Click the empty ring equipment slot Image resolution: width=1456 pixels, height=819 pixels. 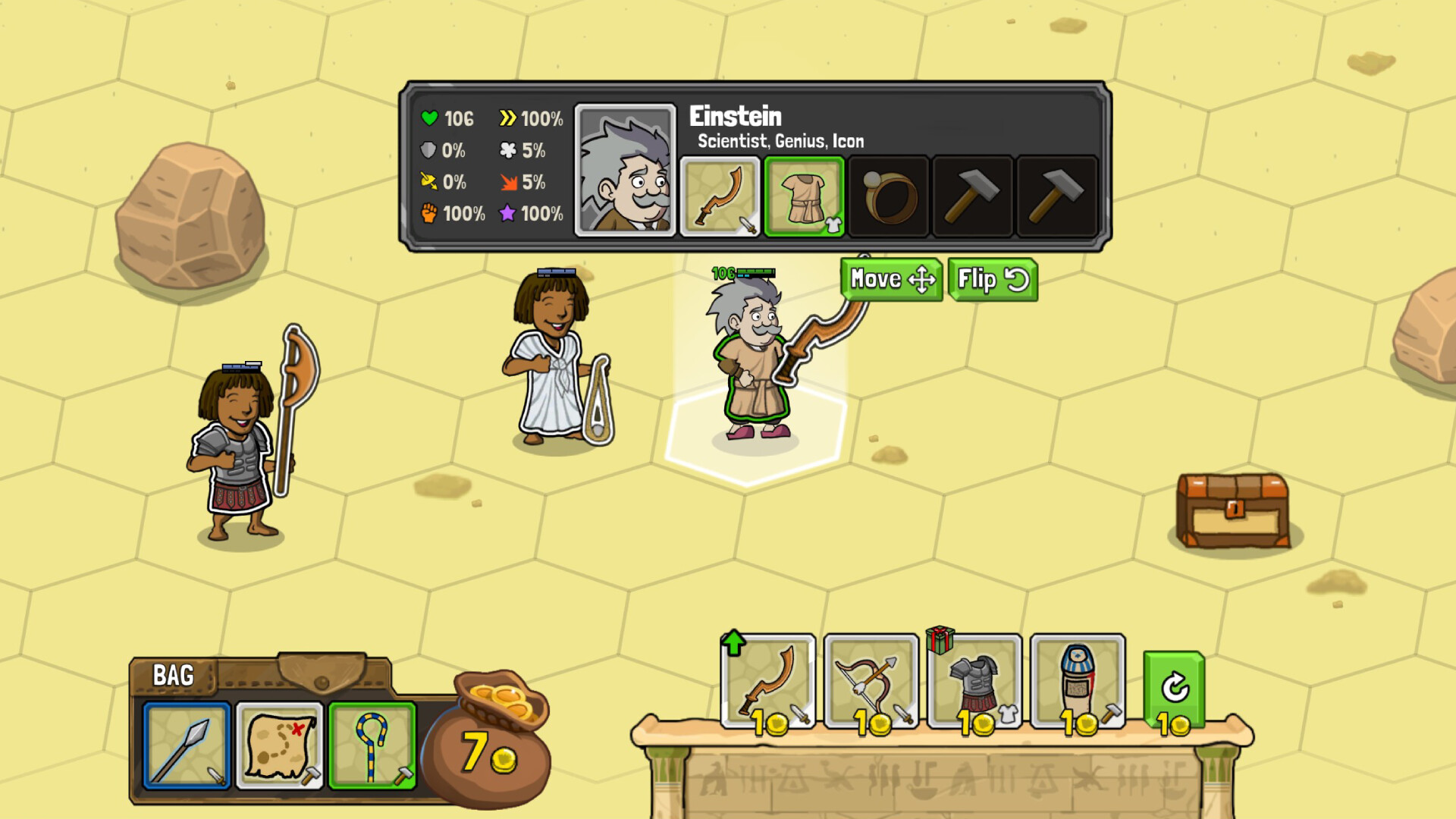point(887,197)
